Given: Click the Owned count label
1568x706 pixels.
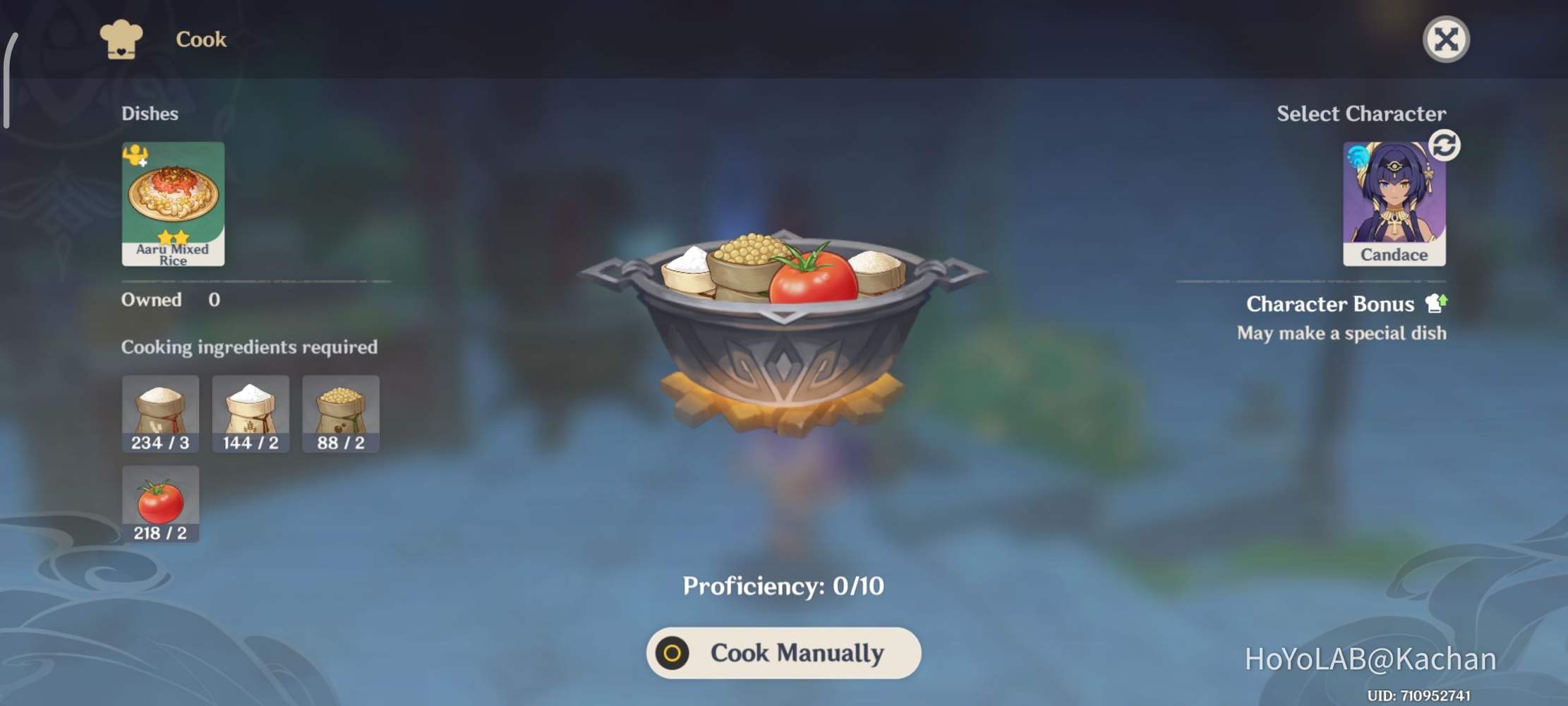Looking at the screenshot, I should tap(153, 299).
